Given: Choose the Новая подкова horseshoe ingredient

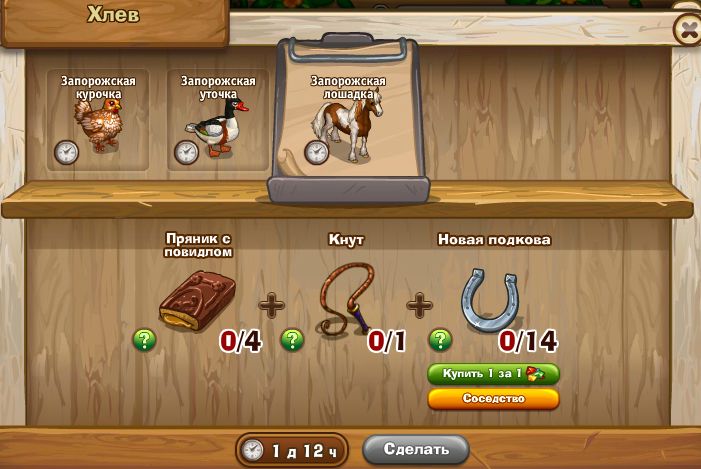Looking at the screenshot, I should (x=491, y=298).
